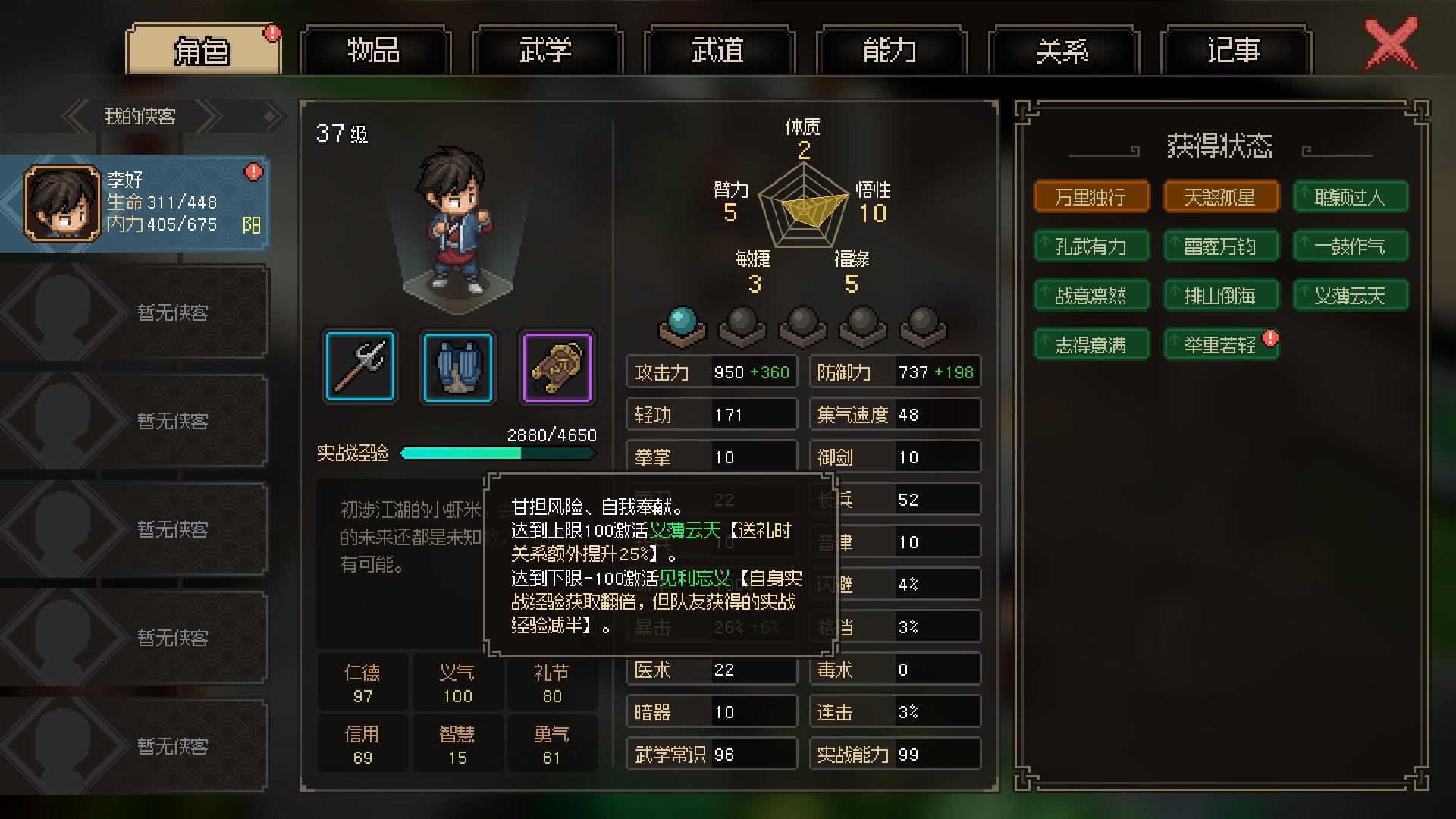Click the right arrow beside 我的侠客
Image resolution: width=1456 pixels, height=819 pixels.
(210, 117)
